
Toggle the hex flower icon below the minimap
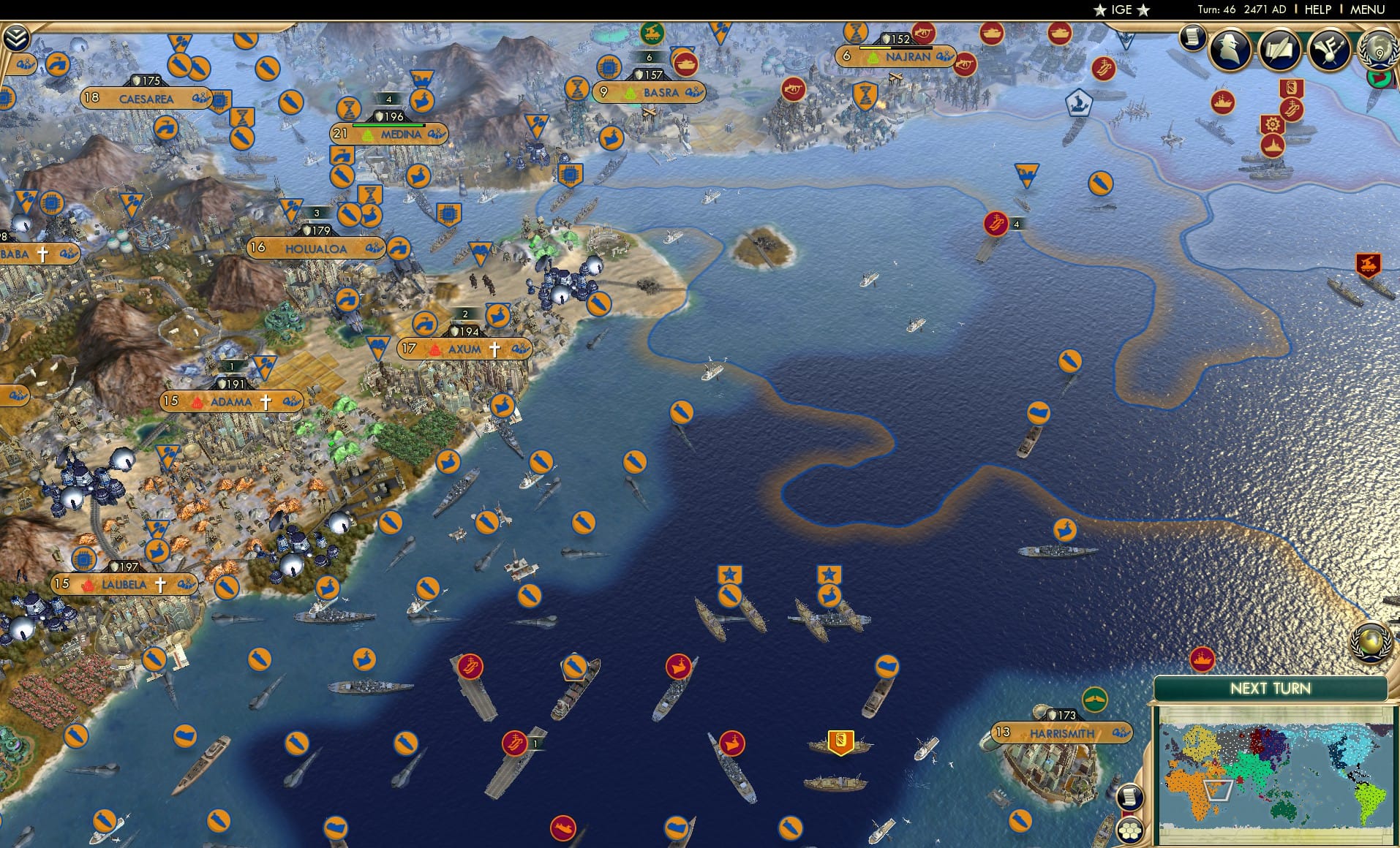click(1130, 829)
